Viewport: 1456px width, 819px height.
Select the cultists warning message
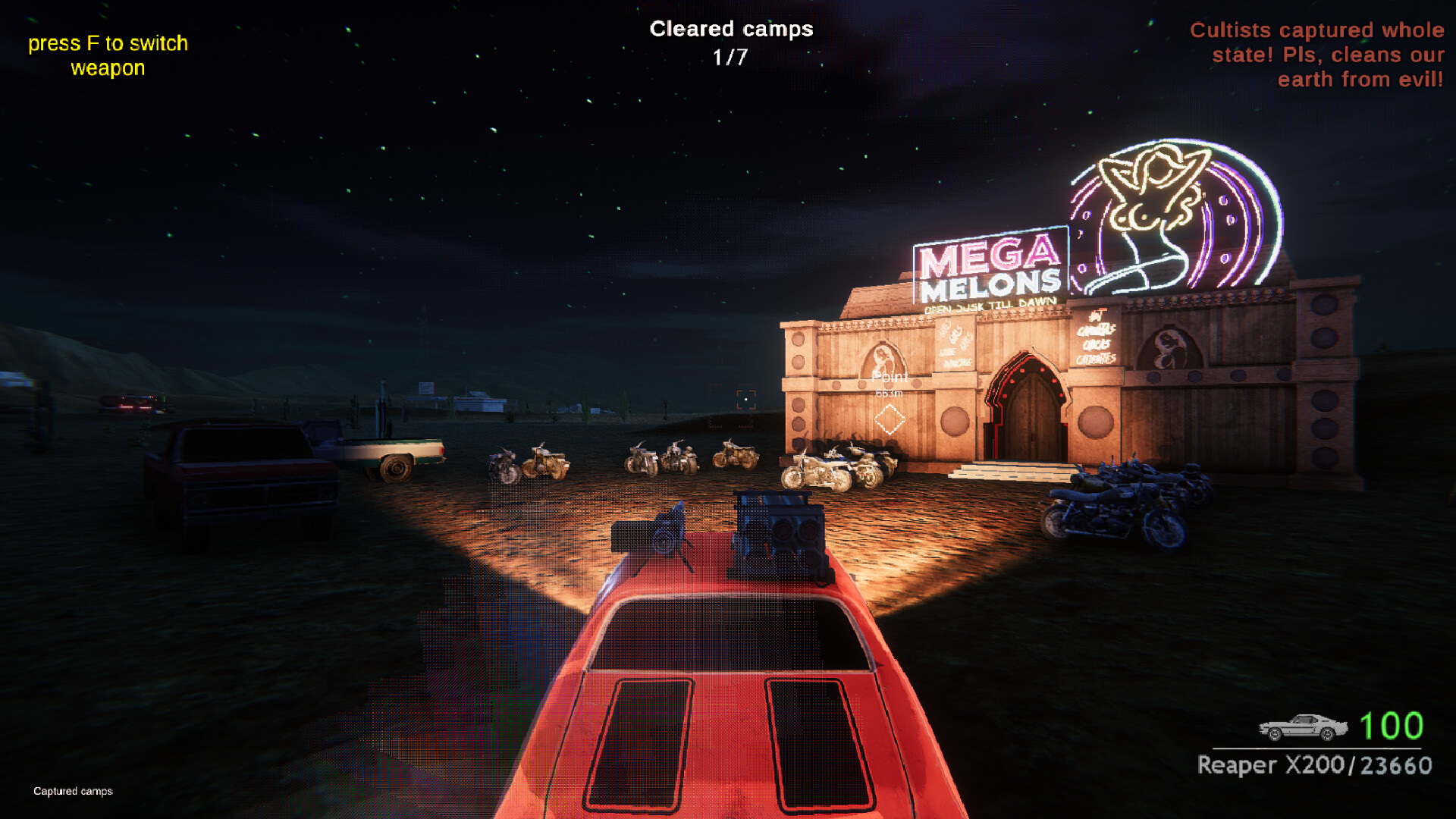point(1317,55)
